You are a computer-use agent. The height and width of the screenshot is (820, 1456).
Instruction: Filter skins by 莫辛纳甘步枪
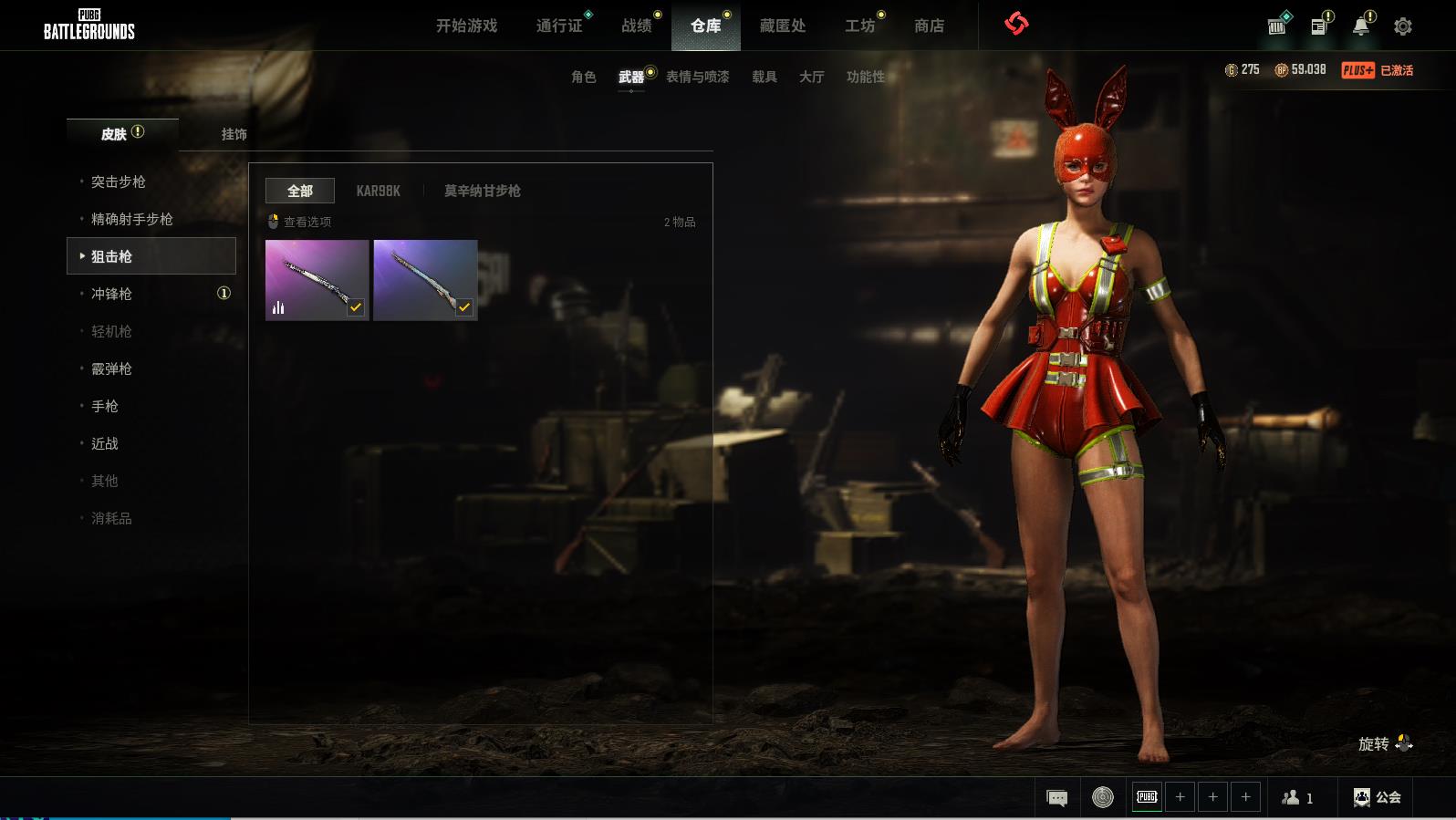pyautogui.click(x=482, y=191)
